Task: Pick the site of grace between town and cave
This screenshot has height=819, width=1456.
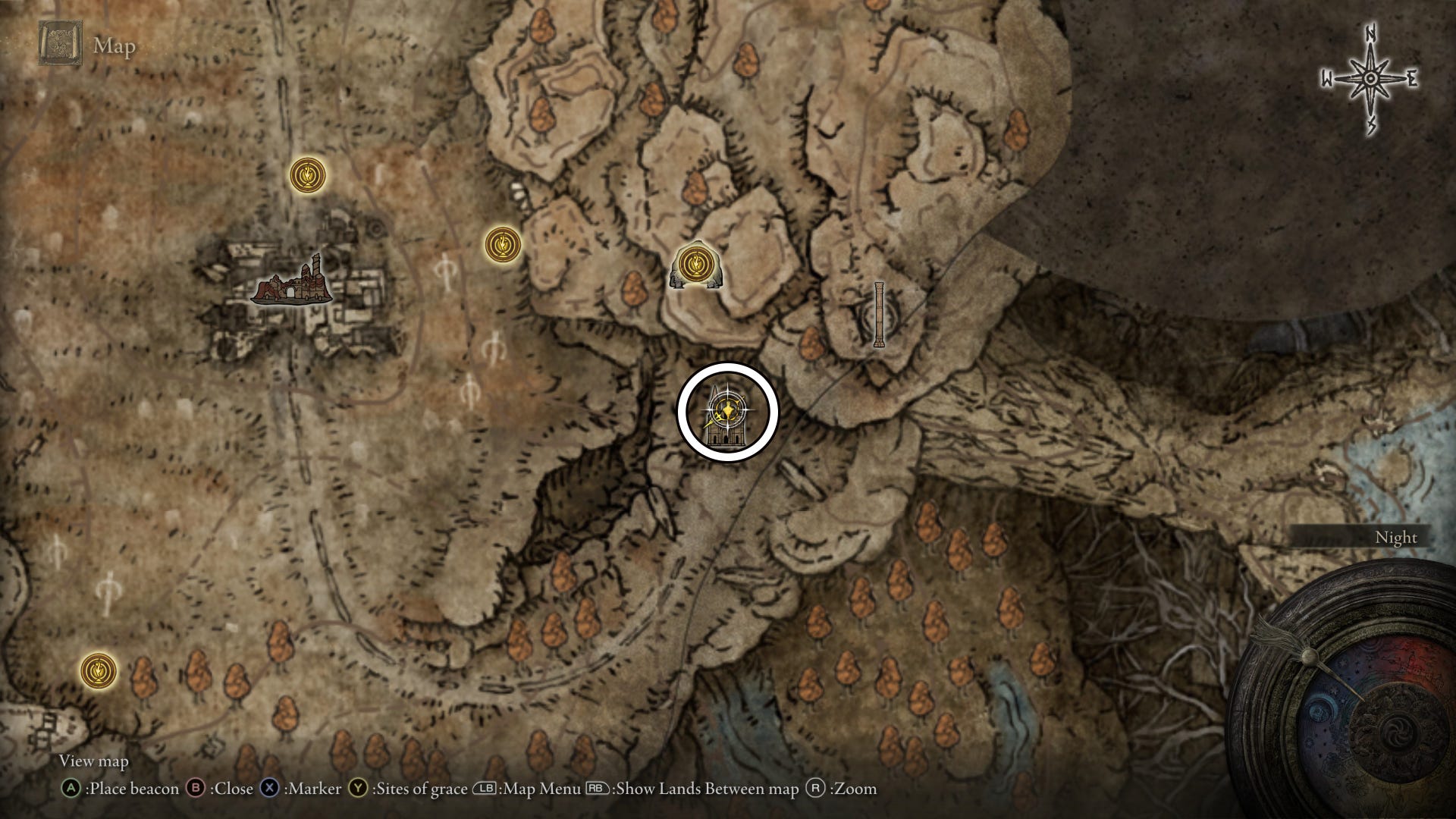Action: (x=503, y=244)
